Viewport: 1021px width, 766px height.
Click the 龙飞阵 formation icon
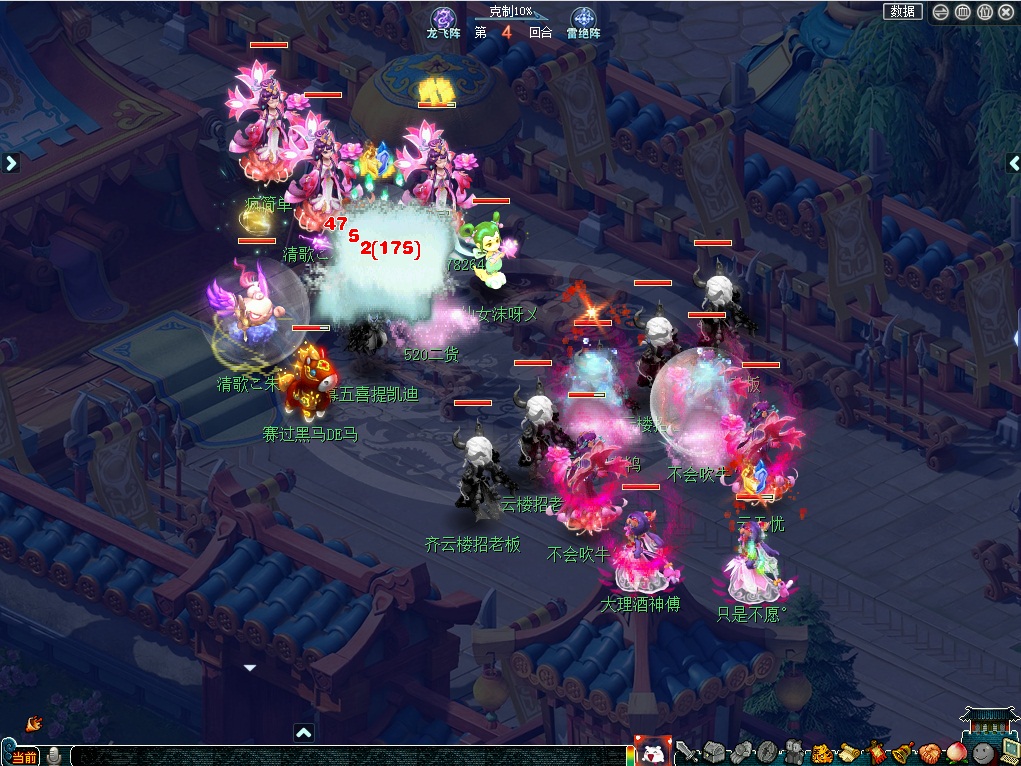tap(443, 19)
